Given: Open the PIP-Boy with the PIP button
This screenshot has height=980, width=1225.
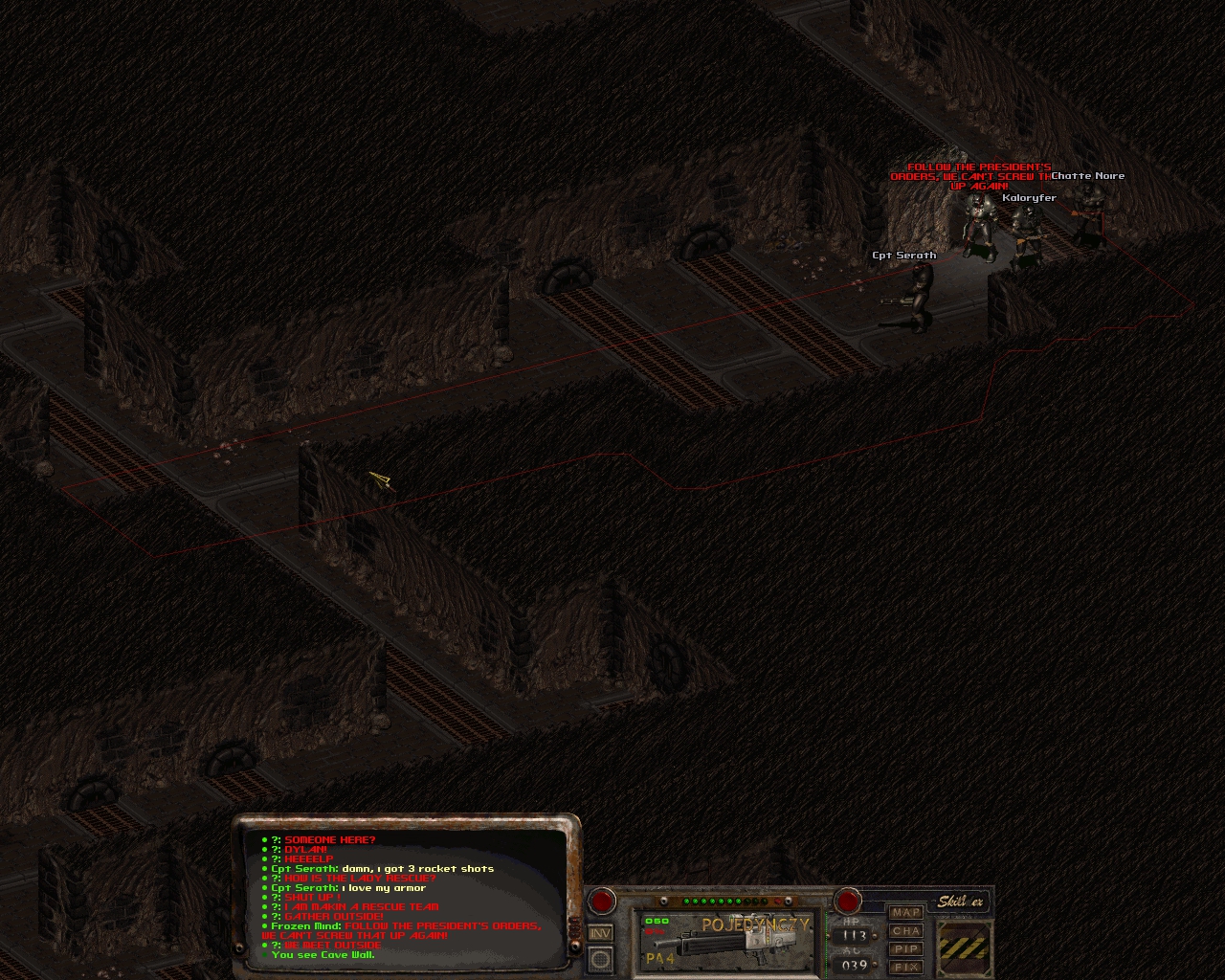Looking at the screenshot, I should click(x=905, y=949).
